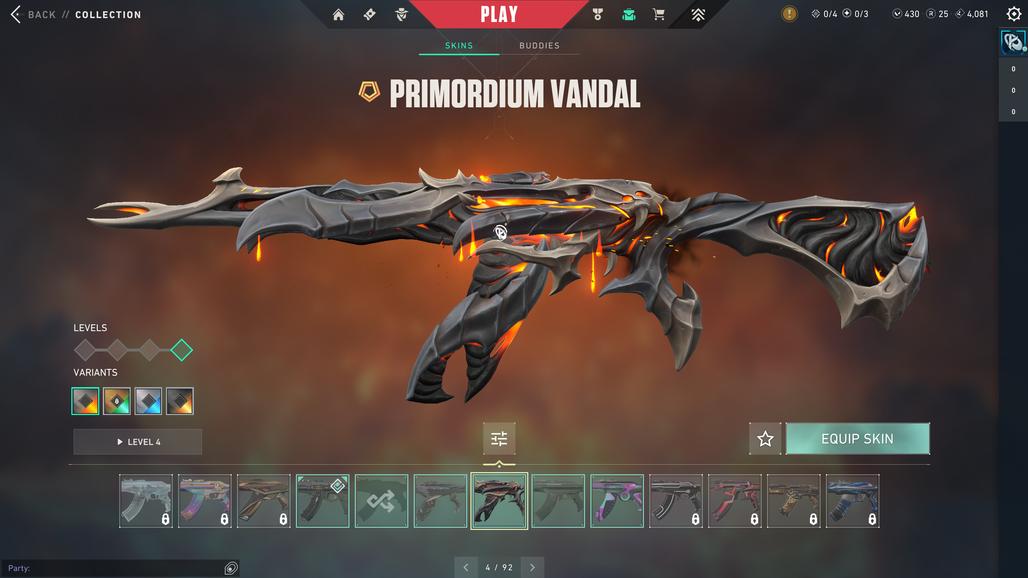
Task: Open the home tab in top navigation
Action: coord(338,15)
